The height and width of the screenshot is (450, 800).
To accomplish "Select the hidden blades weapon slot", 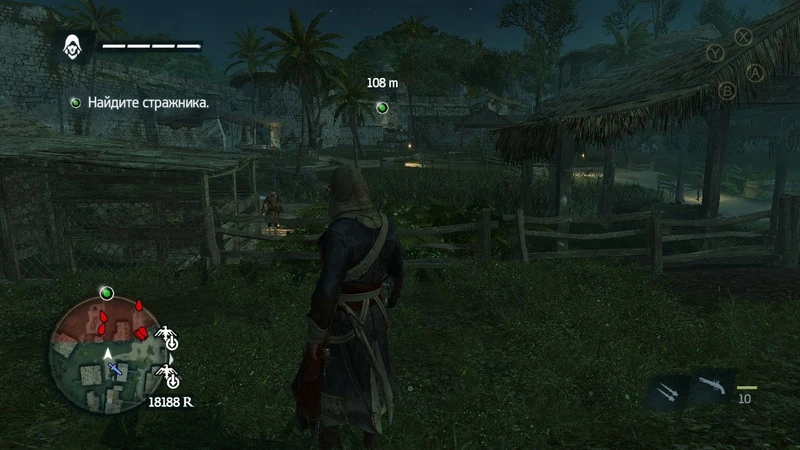I will pos(667,389).
